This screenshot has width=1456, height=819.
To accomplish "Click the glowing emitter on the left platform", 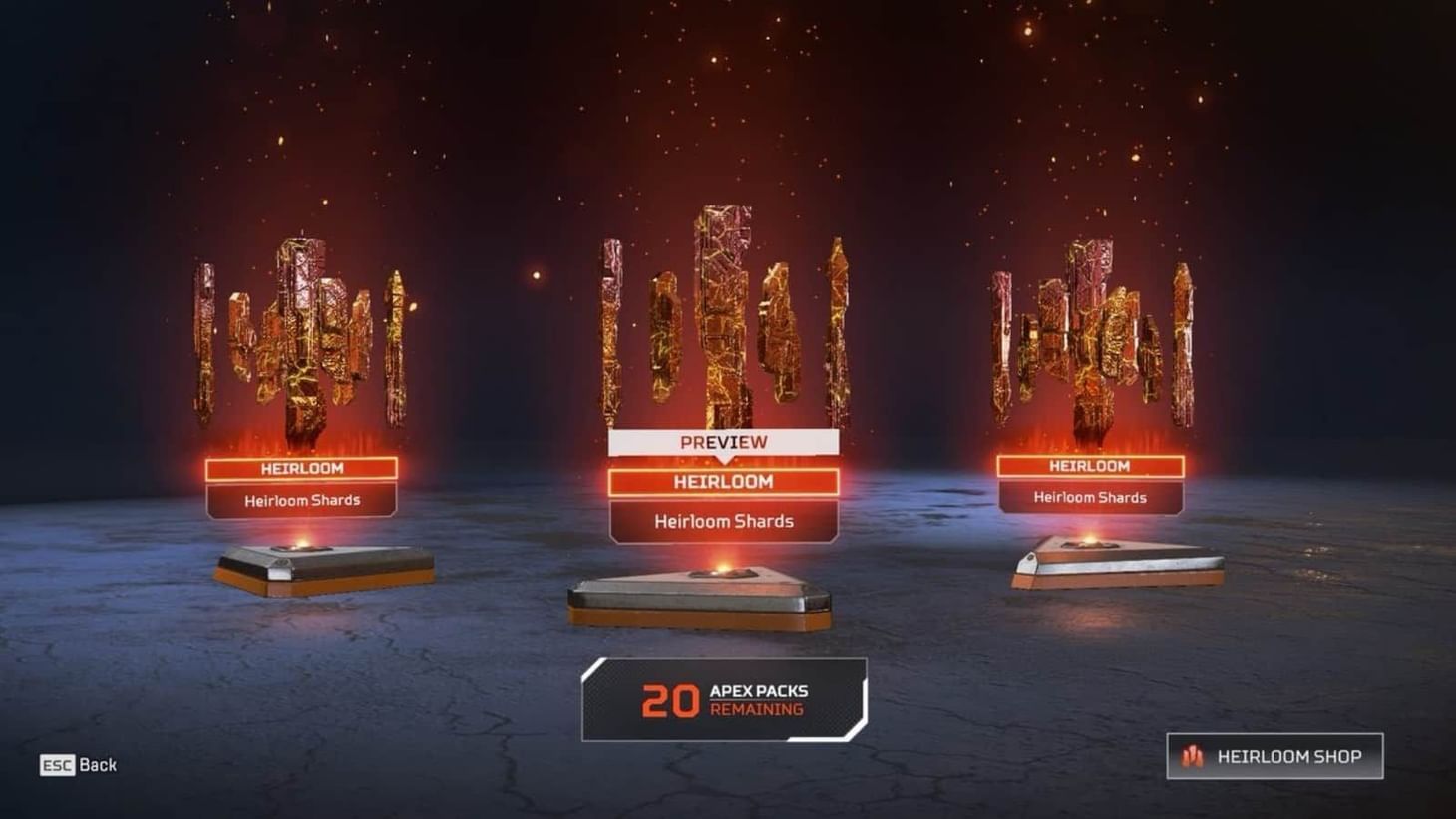I will coord(302,545).
